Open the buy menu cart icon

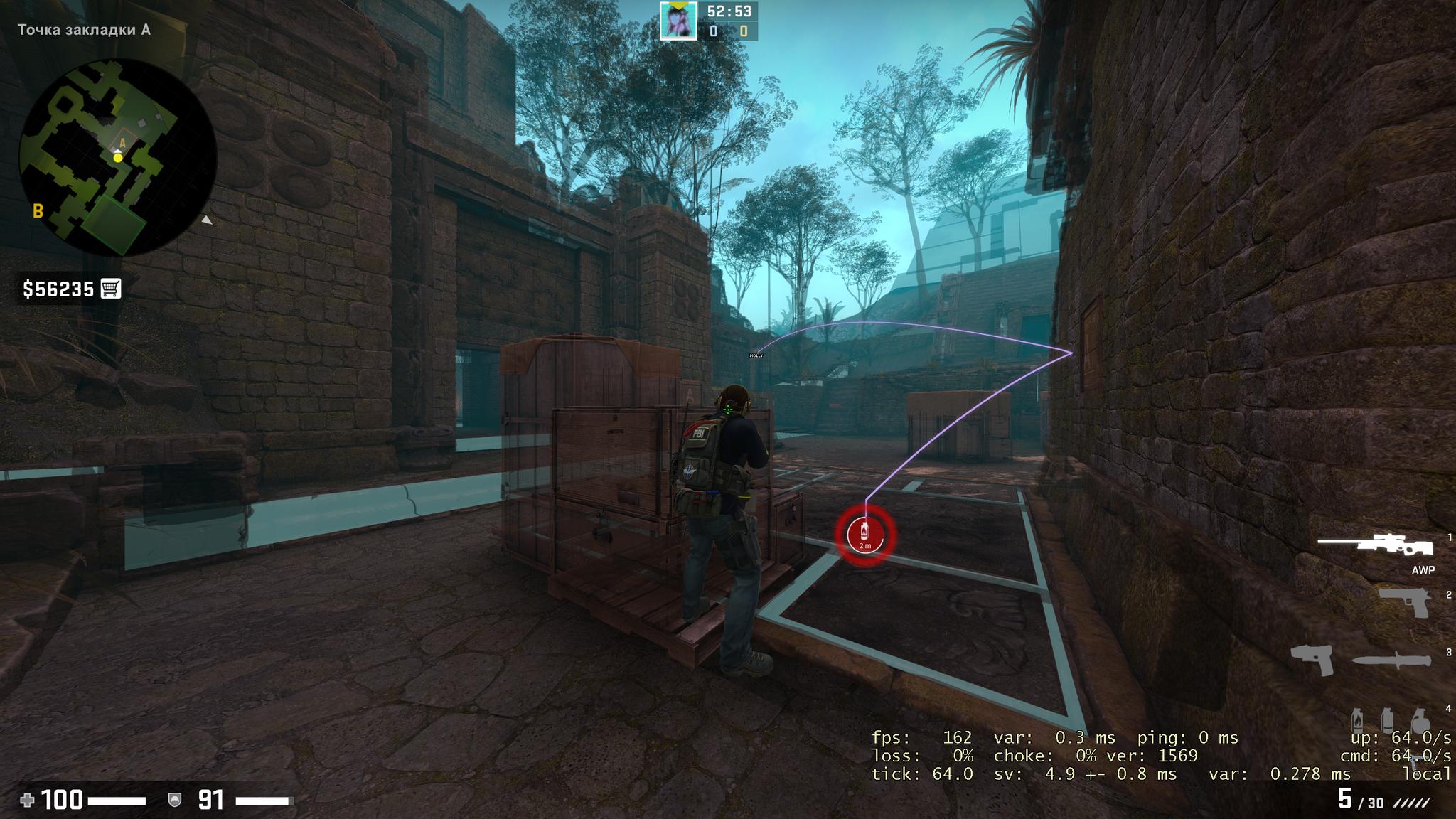[111, 288]
